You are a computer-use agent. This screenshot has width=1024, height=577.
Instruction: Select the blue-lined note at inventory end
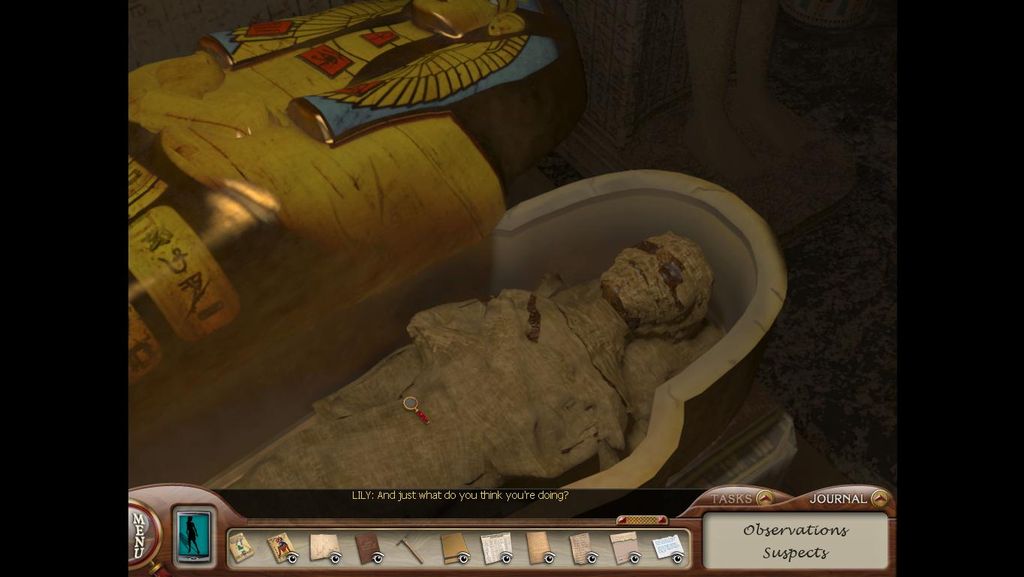(667, 547)
